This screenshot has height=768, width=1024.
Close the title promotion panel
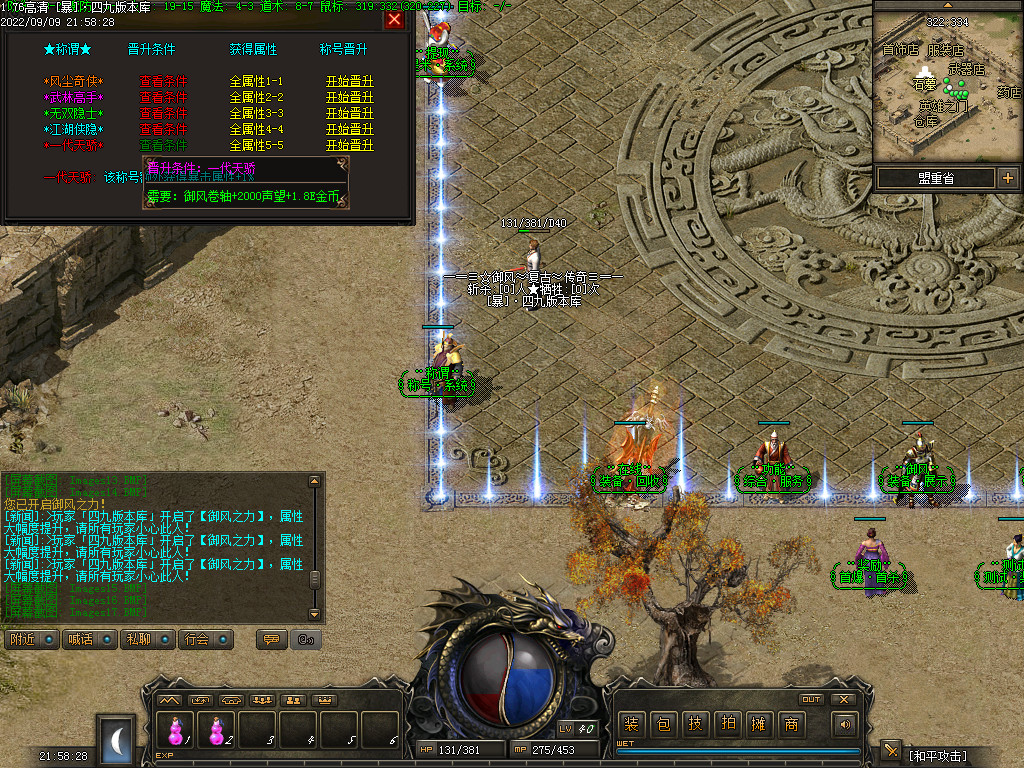(x=395, y=20)
